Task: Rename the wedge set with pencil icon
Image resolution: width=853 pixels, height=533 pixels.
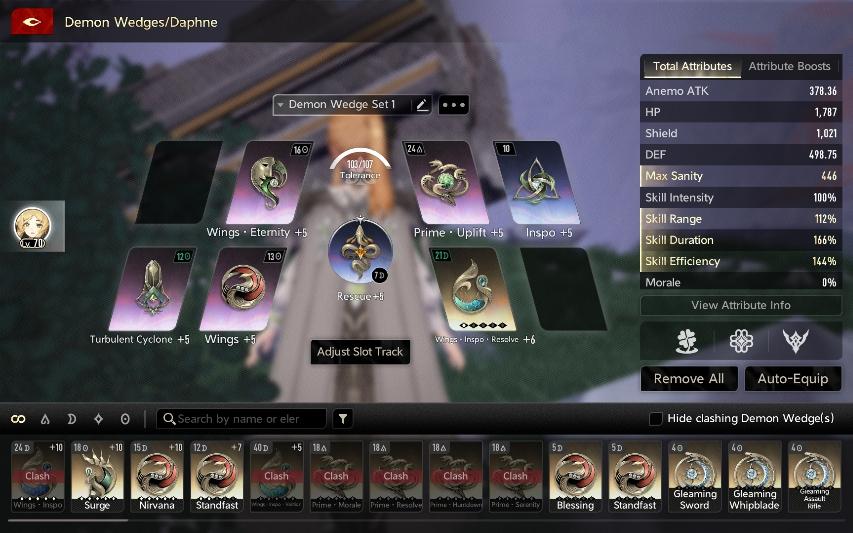Action: click(421, 105)
